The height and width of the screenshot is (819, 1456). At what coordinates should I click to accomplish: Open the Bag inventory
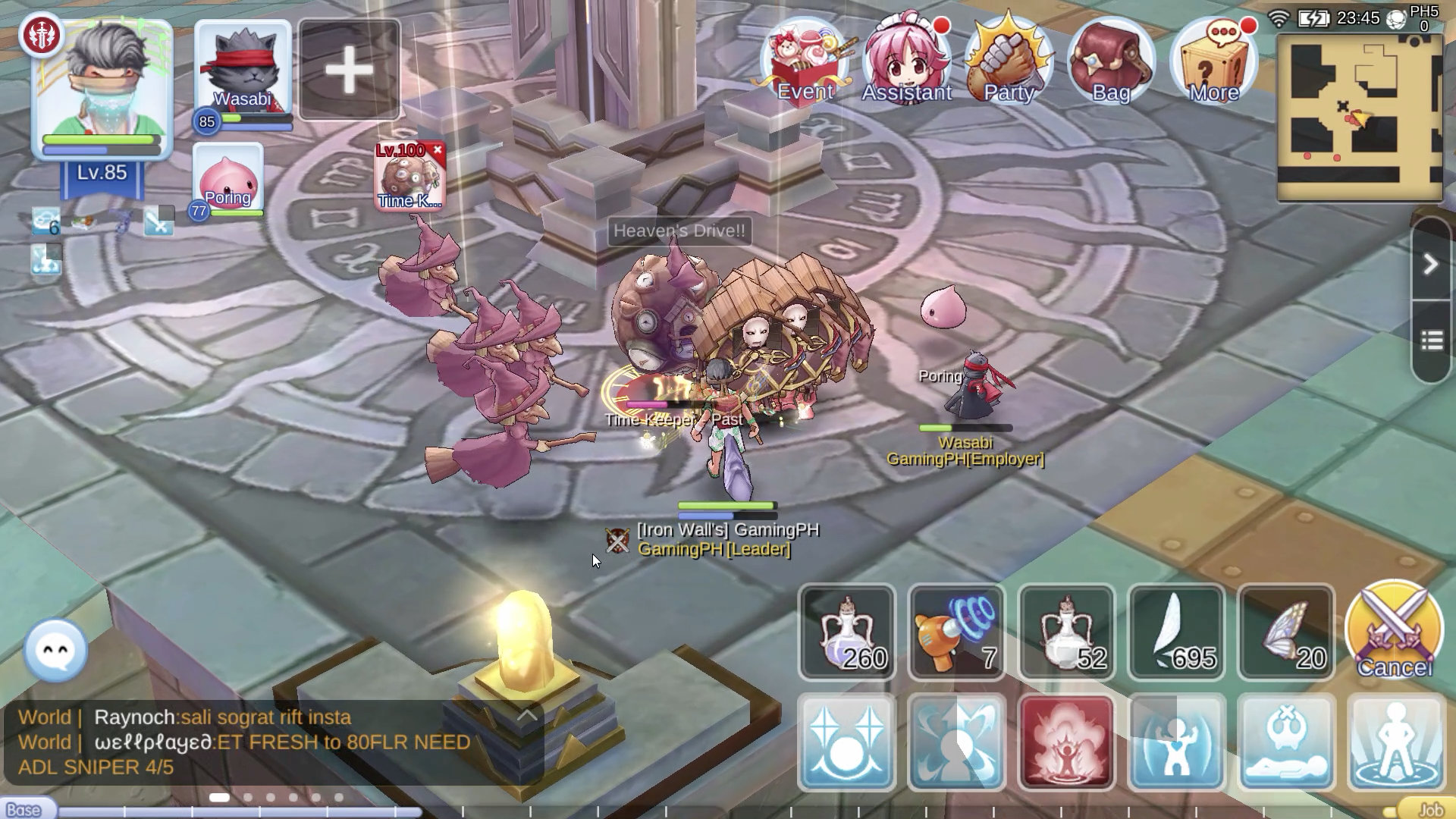point(1111,62)
